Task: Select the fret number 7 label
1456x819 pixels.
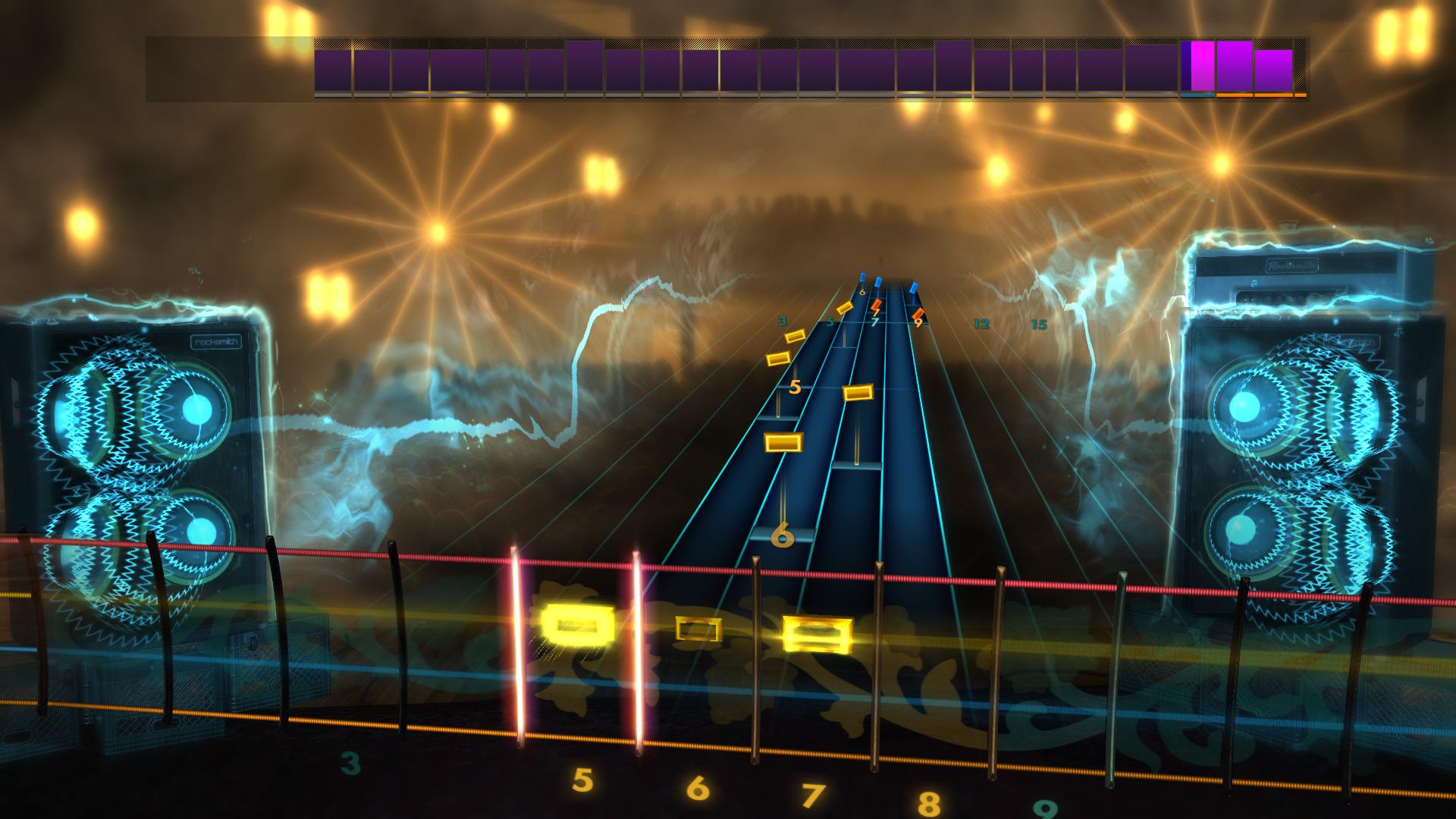Action: coord(875,322)
